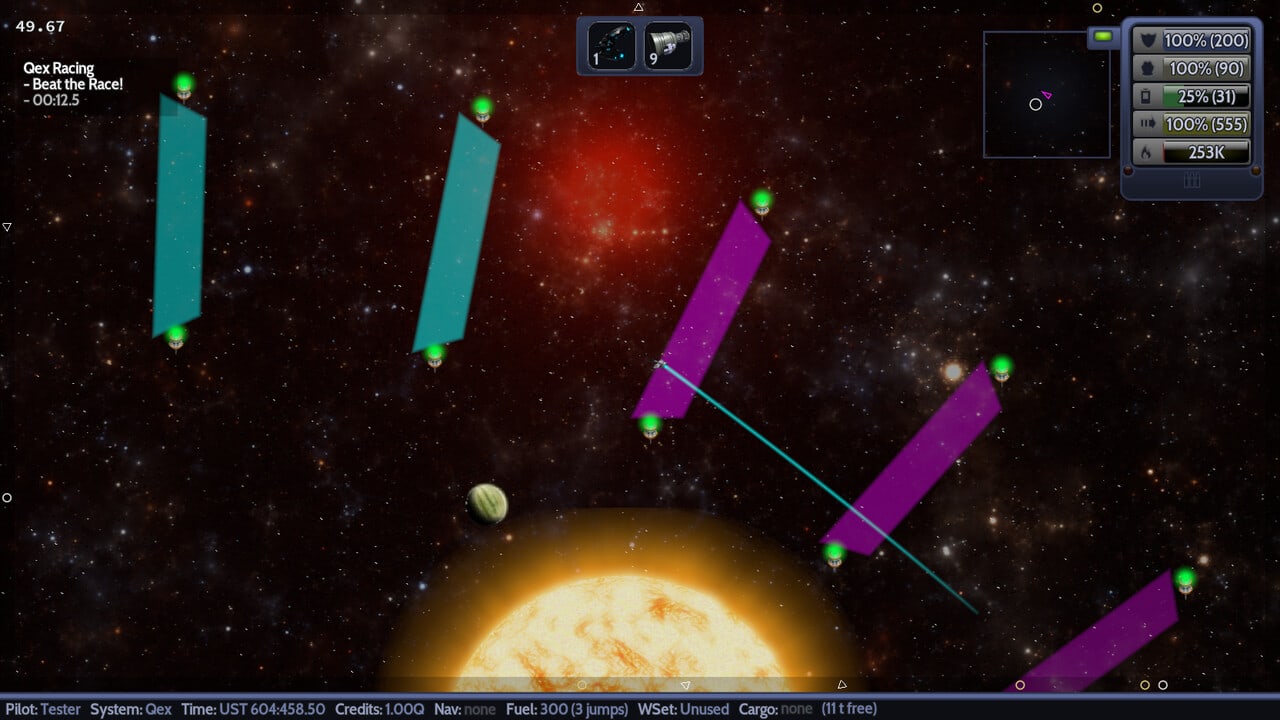Toggle the green indicator light beside the status panel
This screenshot has height=720, width=1280.
pos(1103,37)
